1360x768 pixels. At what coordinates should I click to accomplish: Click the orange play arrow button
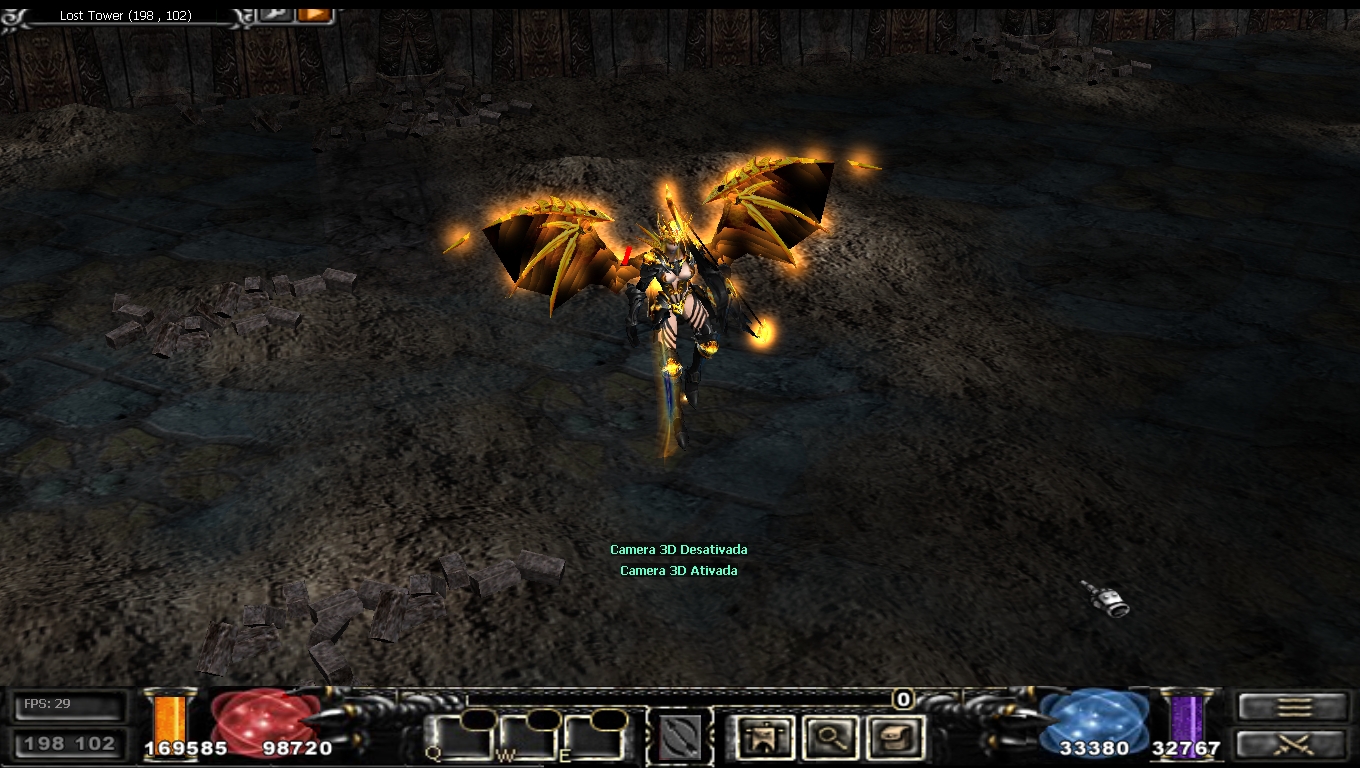coord(315,14)
